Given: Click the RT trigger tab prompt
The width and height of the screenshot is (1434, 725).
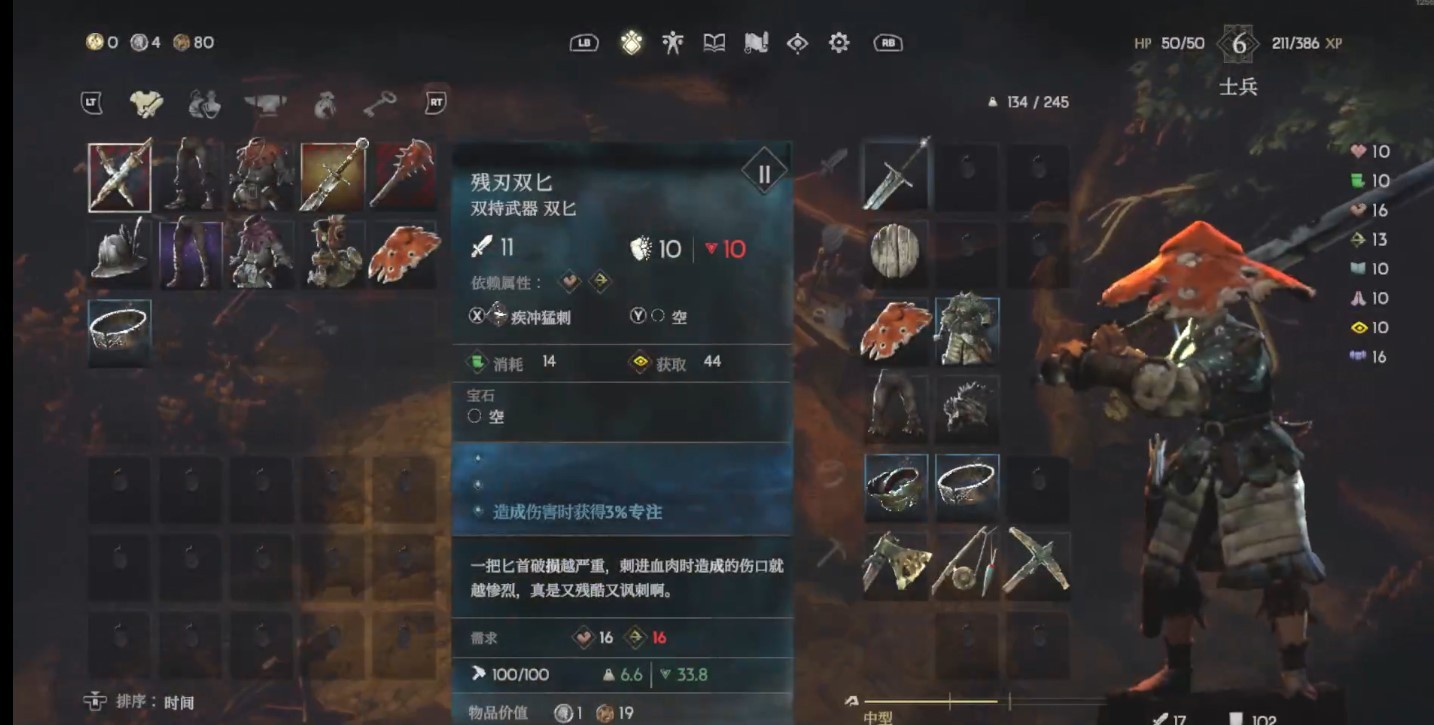Looking at the screenshot, I should pos(434,102).
